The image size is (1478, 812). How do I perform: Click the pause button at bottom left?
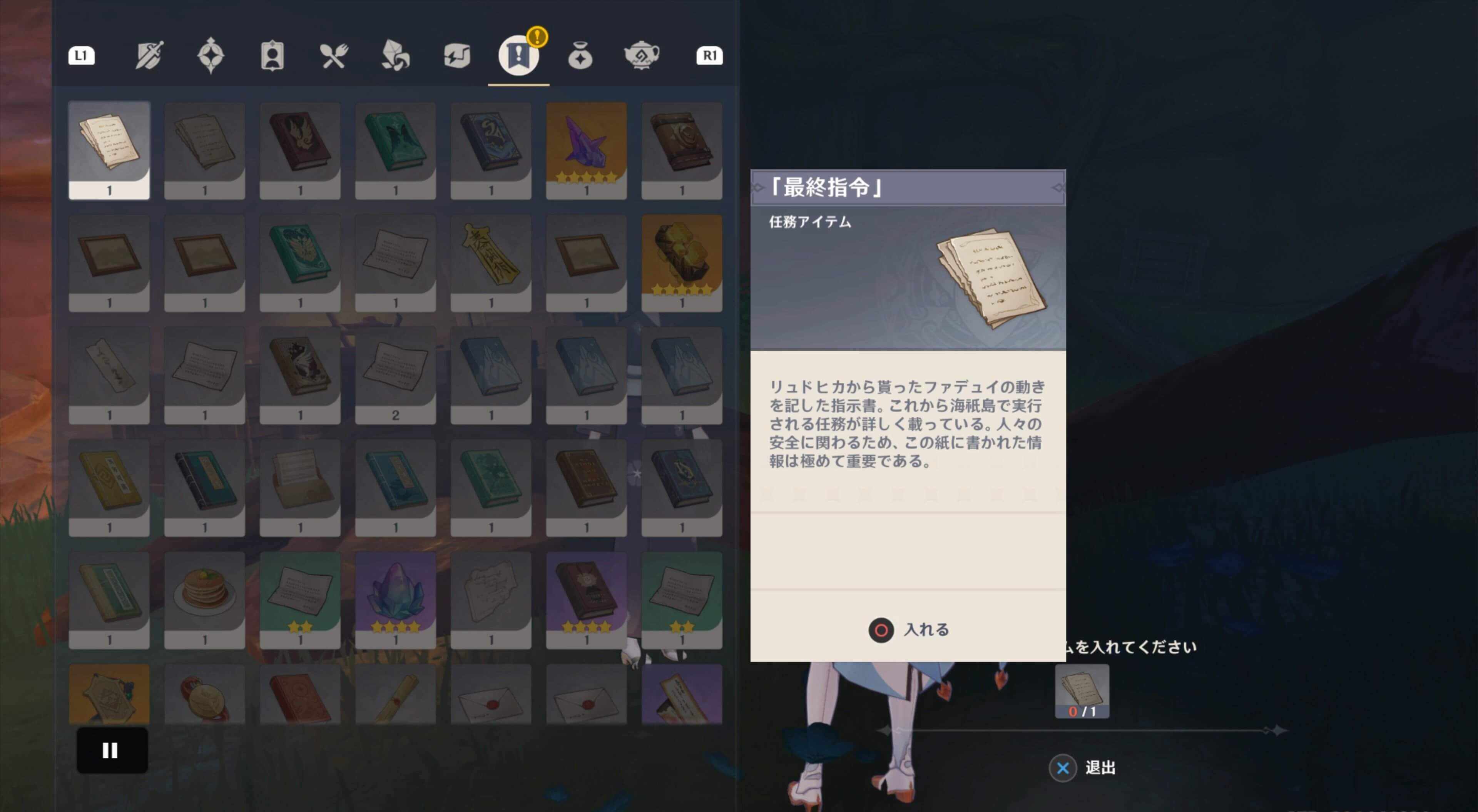coord(111,750)
